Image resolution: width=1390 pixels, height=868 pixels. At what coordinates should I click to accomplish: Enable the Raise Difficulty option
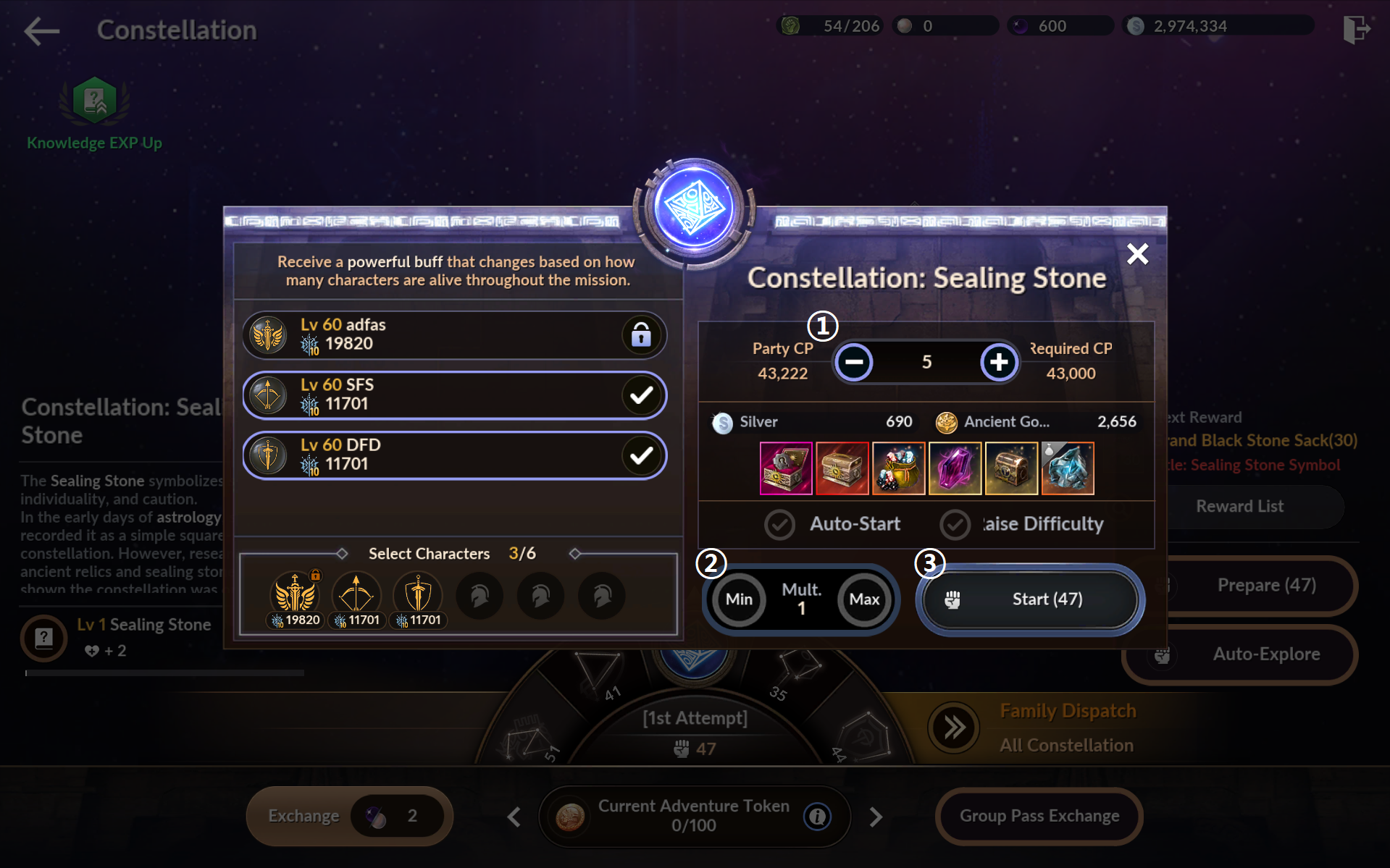(955, 524)
